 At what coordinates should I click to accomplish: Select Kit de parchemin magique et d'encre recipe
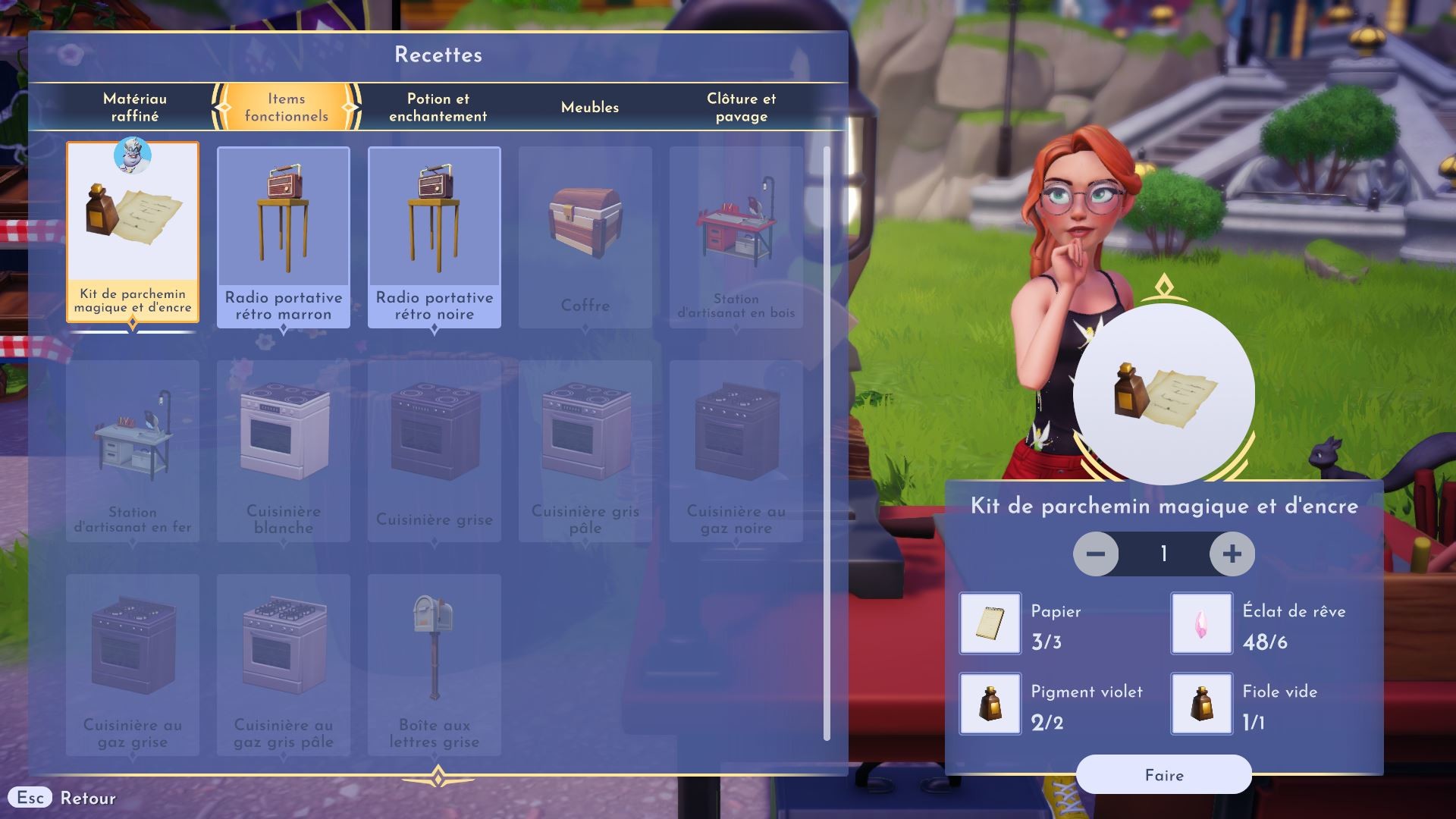tap(133, 232)
